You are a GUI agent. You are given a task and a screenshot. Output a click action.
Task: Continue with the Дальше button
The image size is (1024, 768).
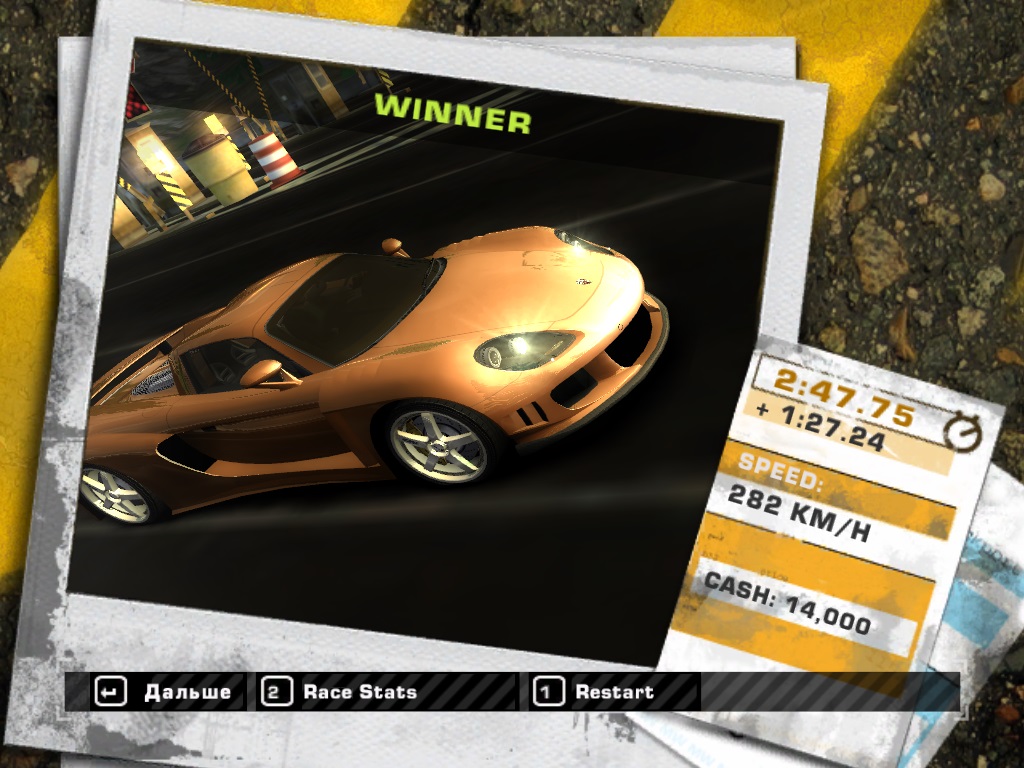(x=166, y=692)
